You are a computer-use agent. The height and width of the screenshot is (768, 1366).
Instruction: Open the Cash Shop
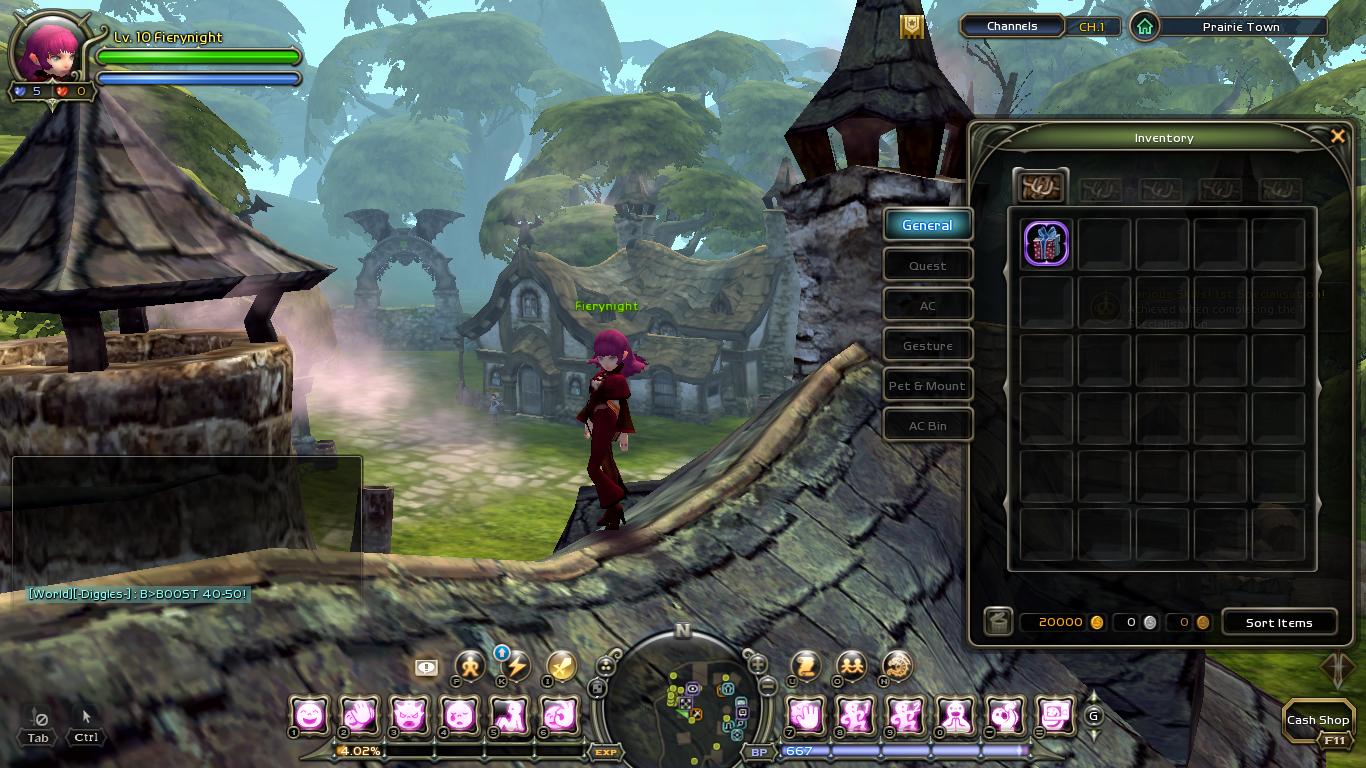click(x=1317, y=720)
